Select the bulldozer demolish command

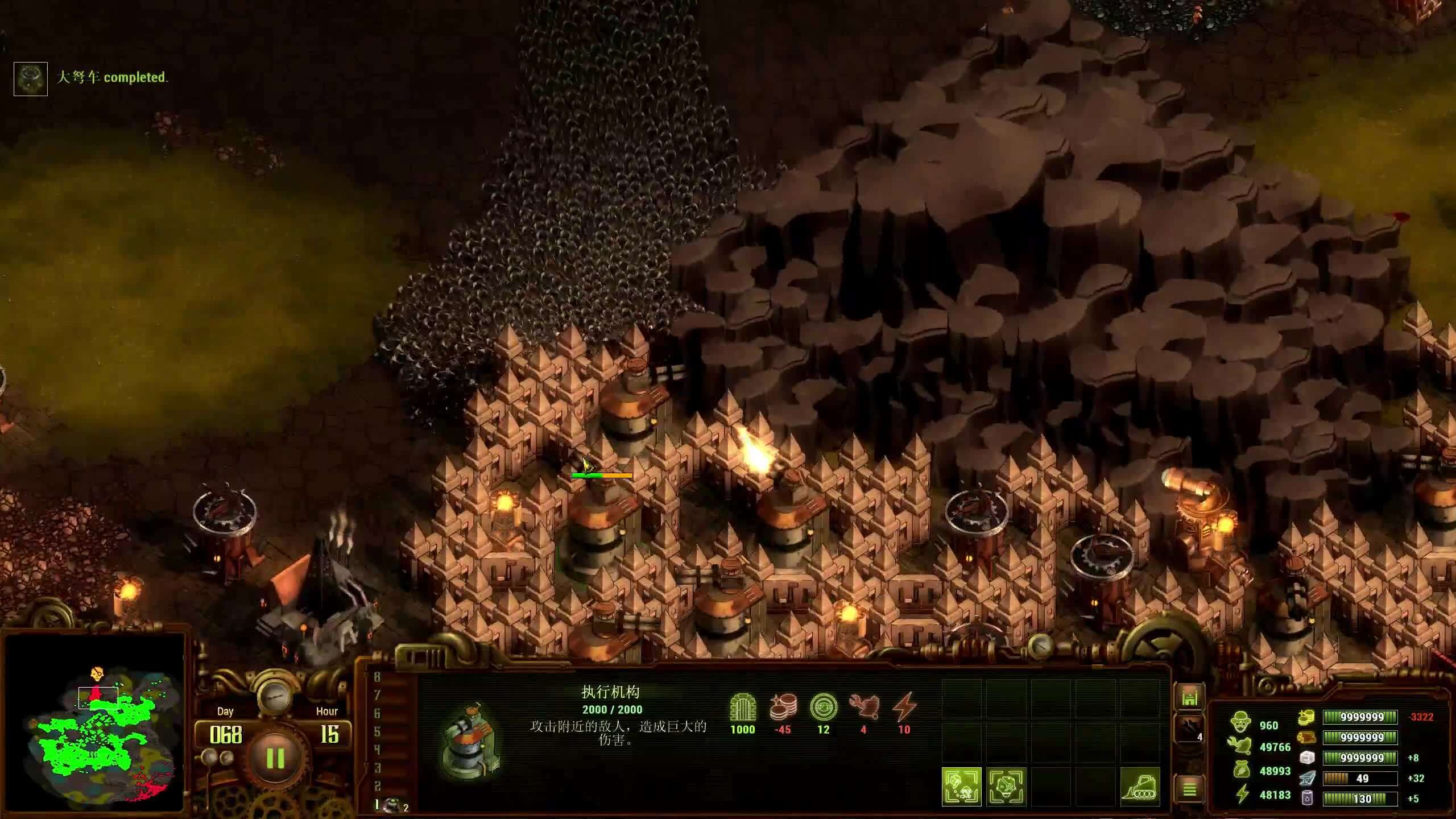click(1140, 787)
